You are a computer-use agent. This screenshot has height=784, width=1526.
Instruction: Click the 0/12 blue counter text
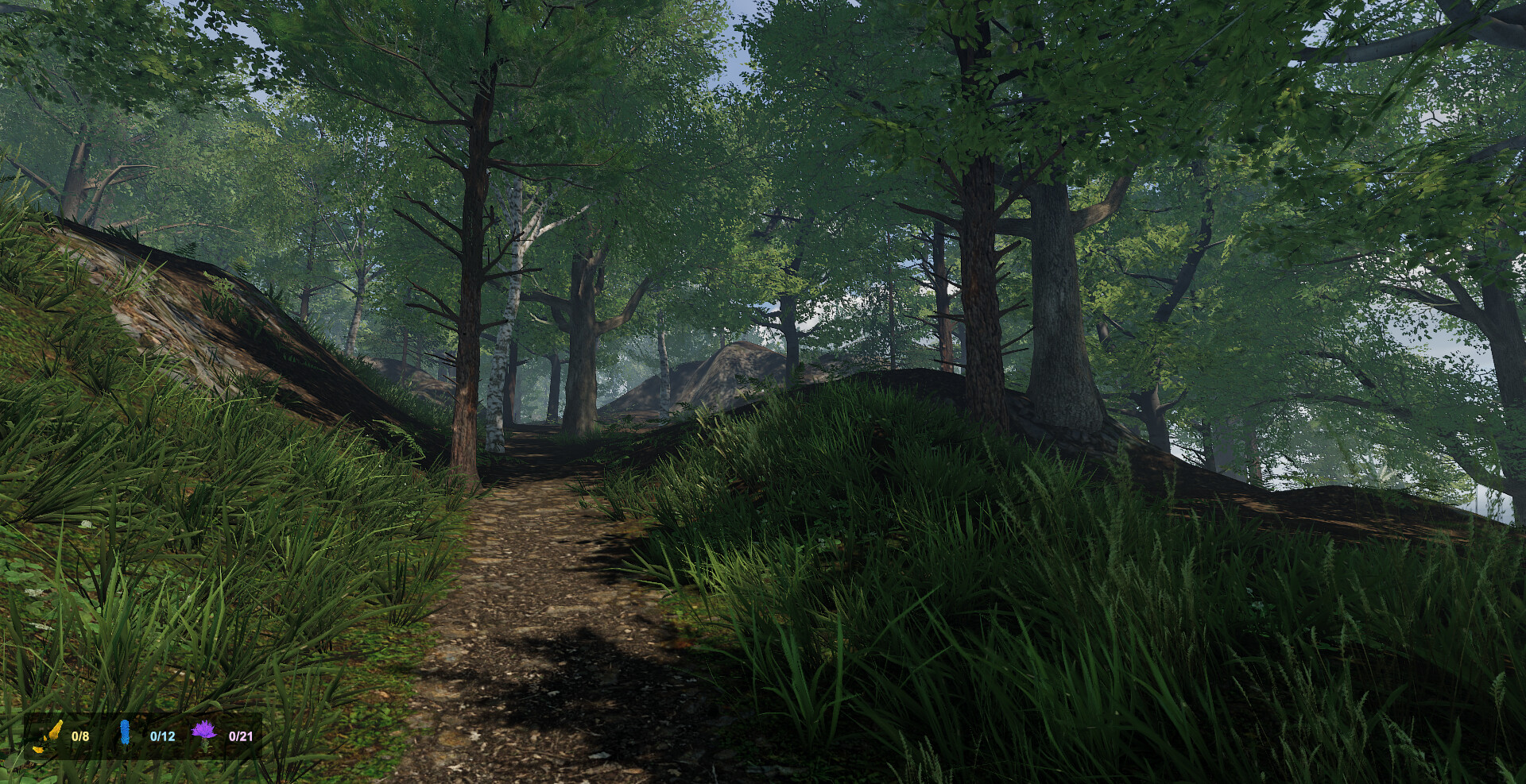(163, 736)
